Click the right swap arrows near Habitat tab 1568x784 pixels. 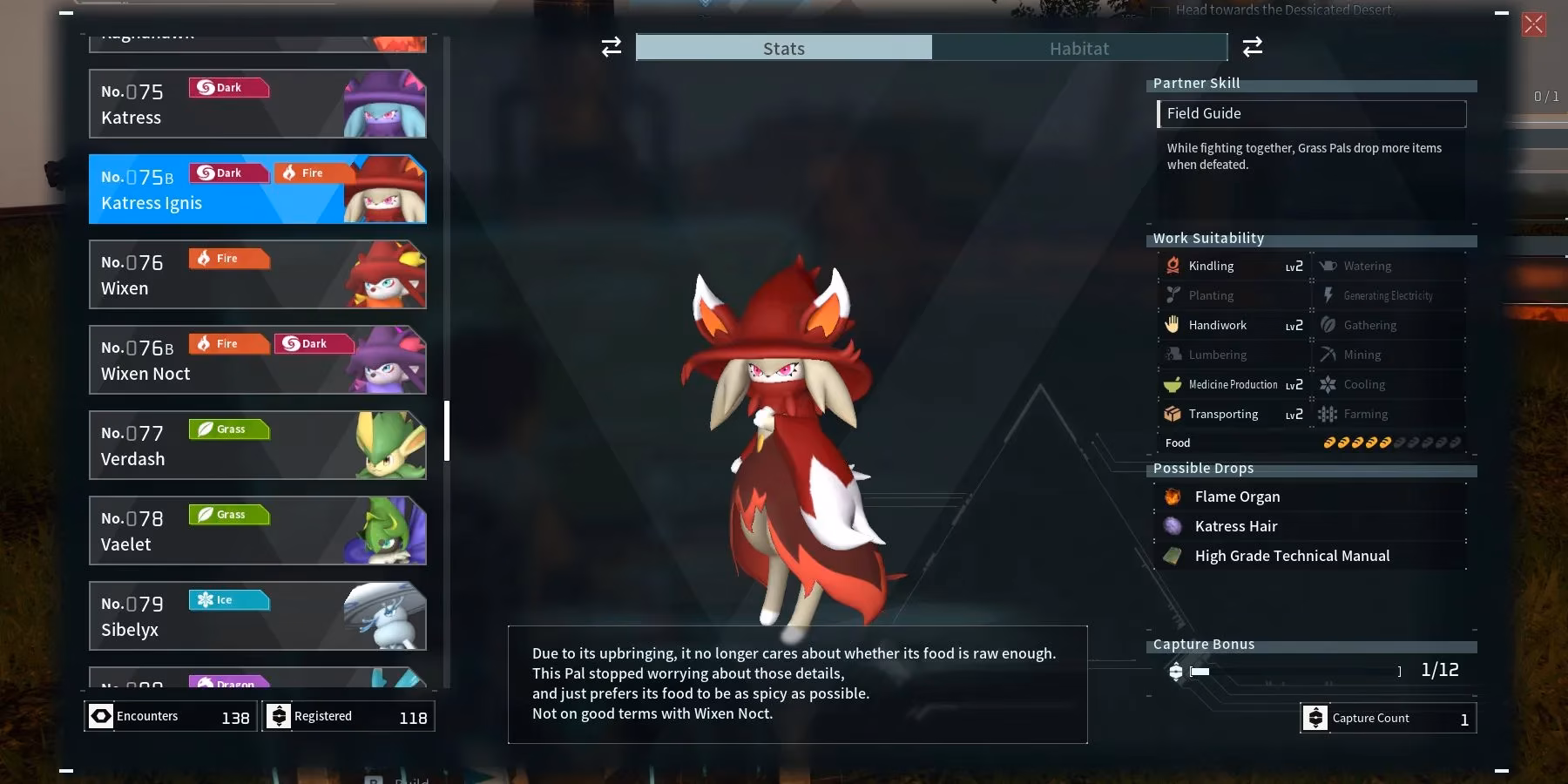tap(1253, 47)
